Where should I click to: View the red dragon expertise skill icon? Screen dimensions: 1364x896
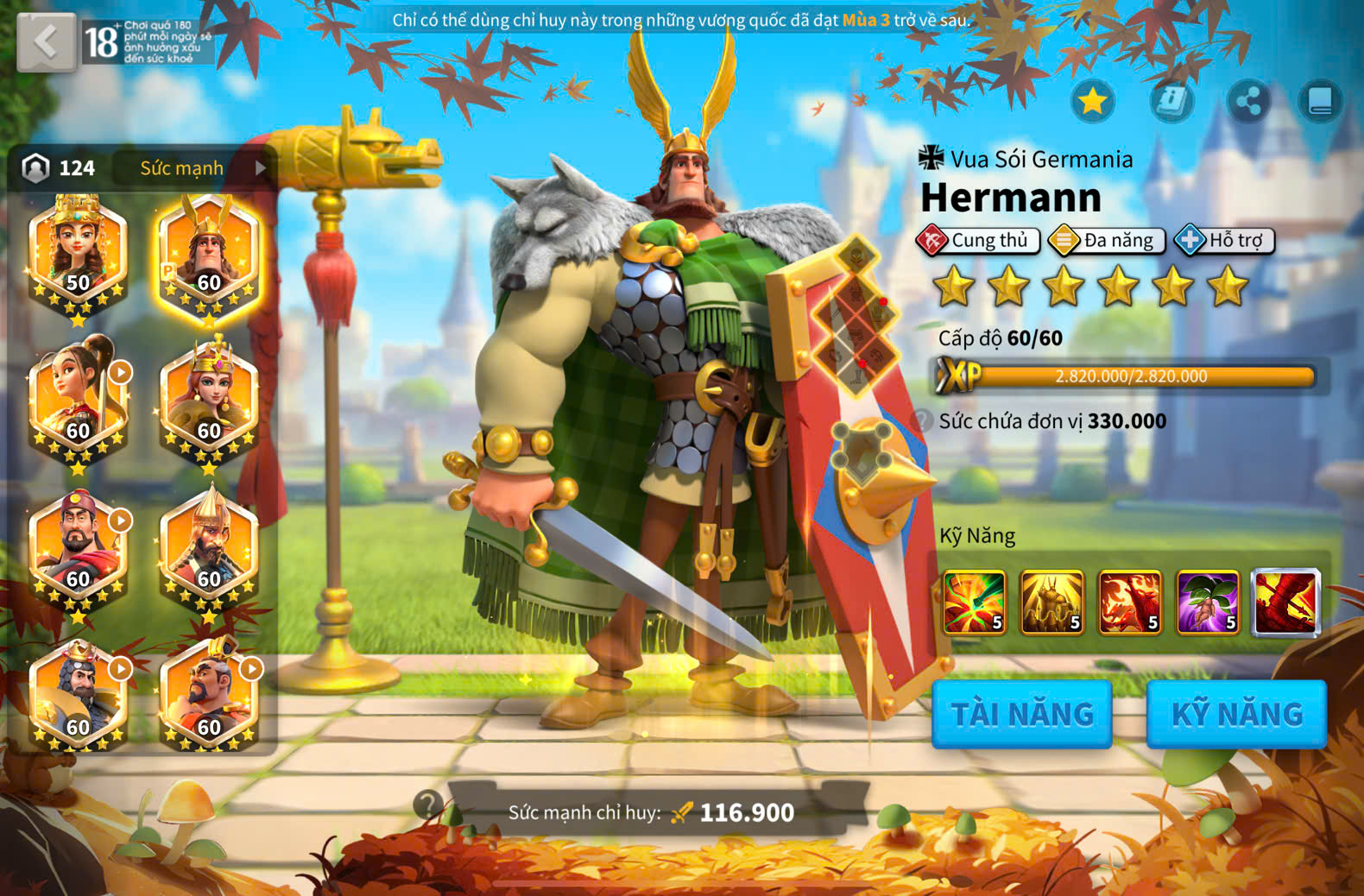click(x=1285, y=603)
